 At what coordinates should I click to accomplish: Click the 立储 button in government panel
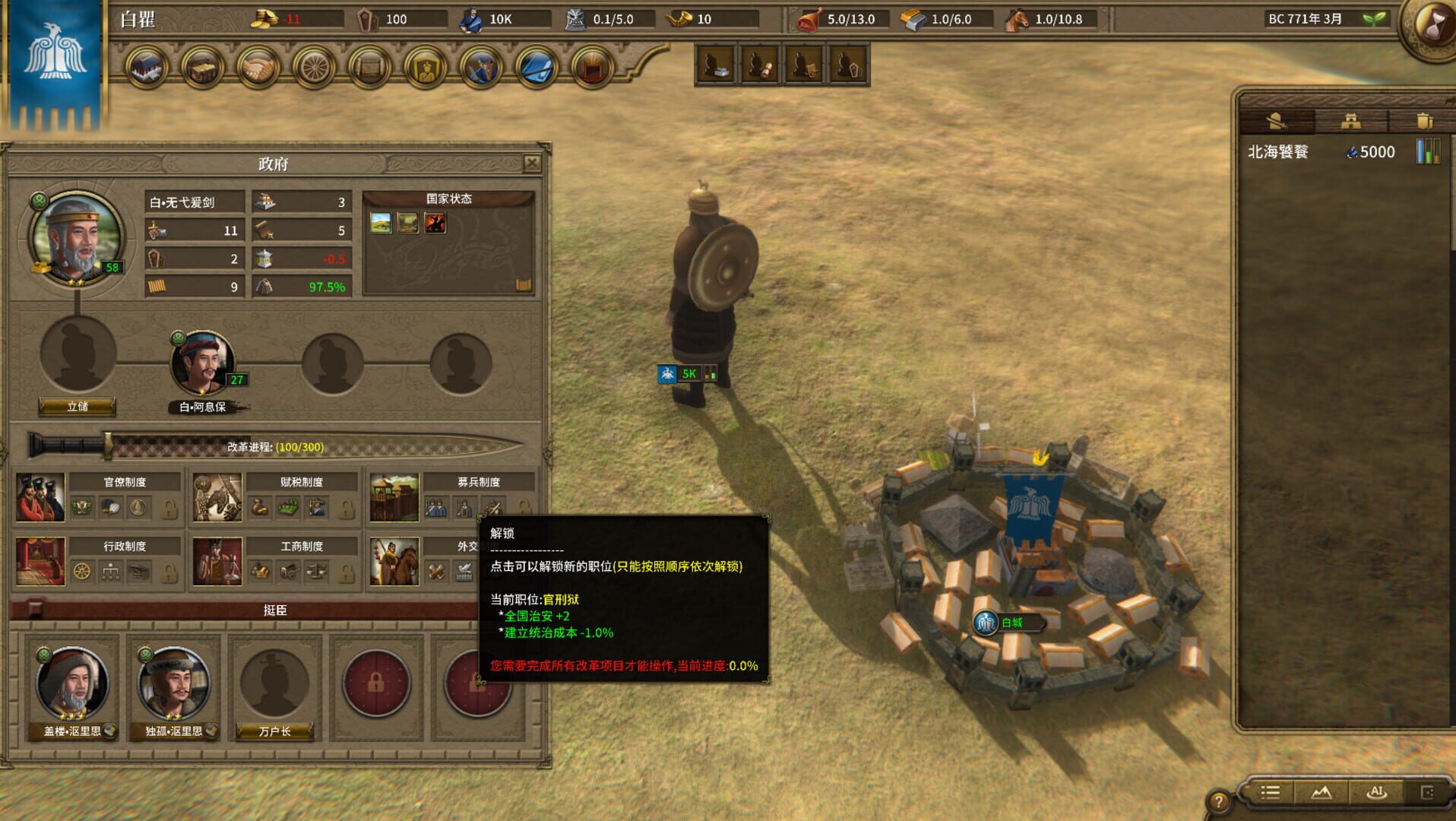pos(78,407)
